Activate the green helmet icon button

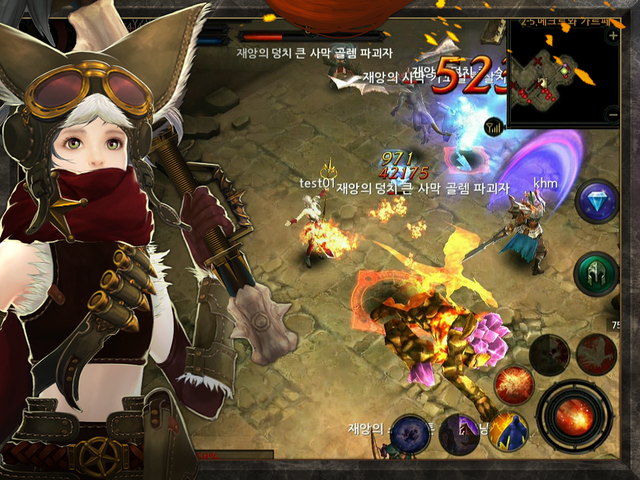tap(597, 274)
